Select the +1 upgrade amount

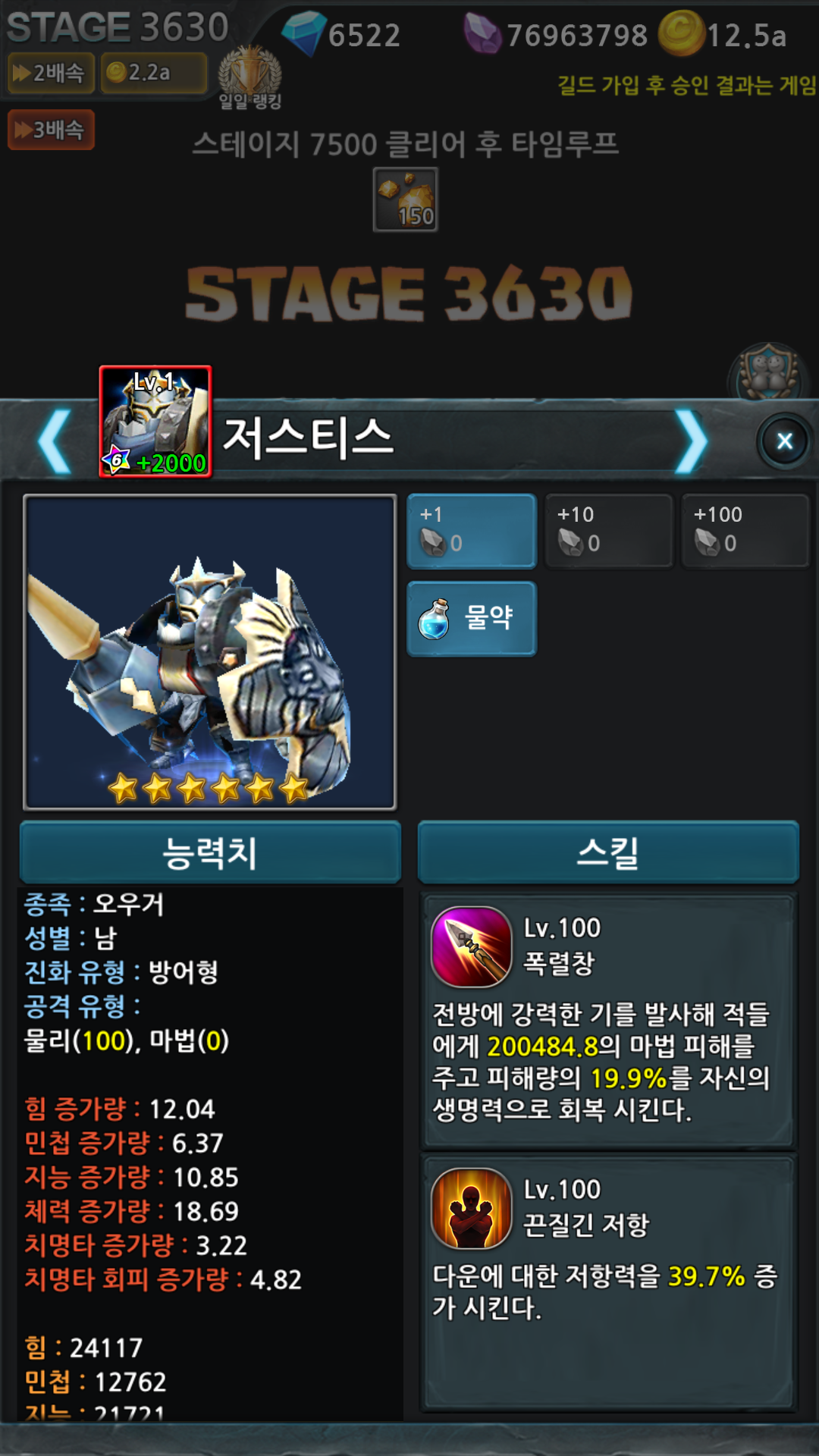472,530
